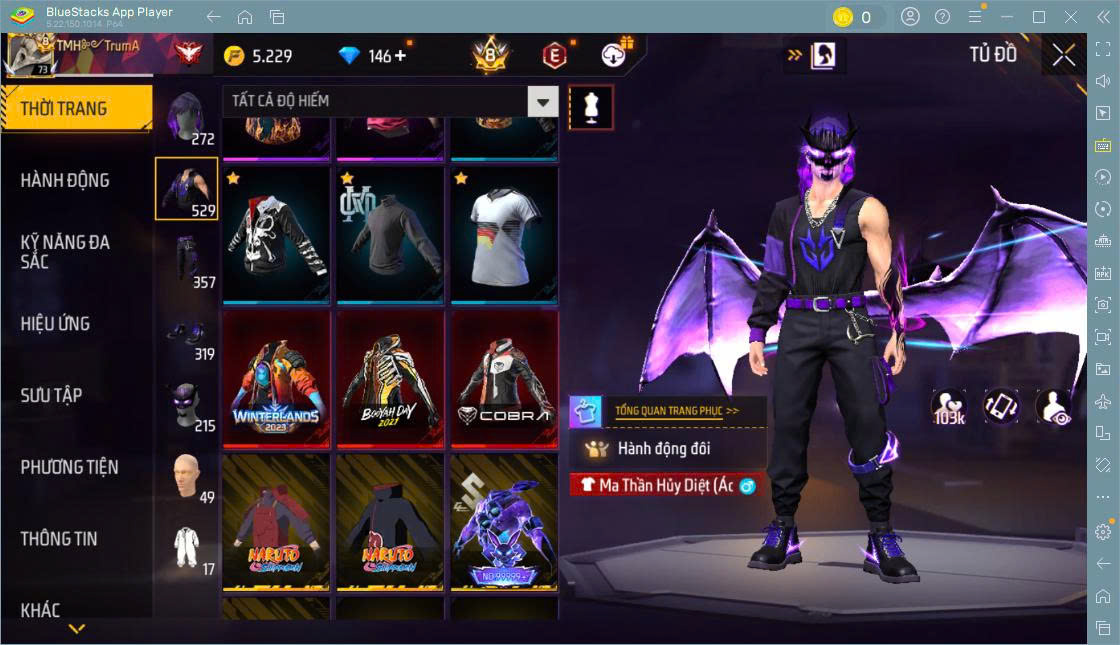1120x645 pixels.
Task: Close the TỦ ĐỒ wardrobe screen
Action: 1064,55
